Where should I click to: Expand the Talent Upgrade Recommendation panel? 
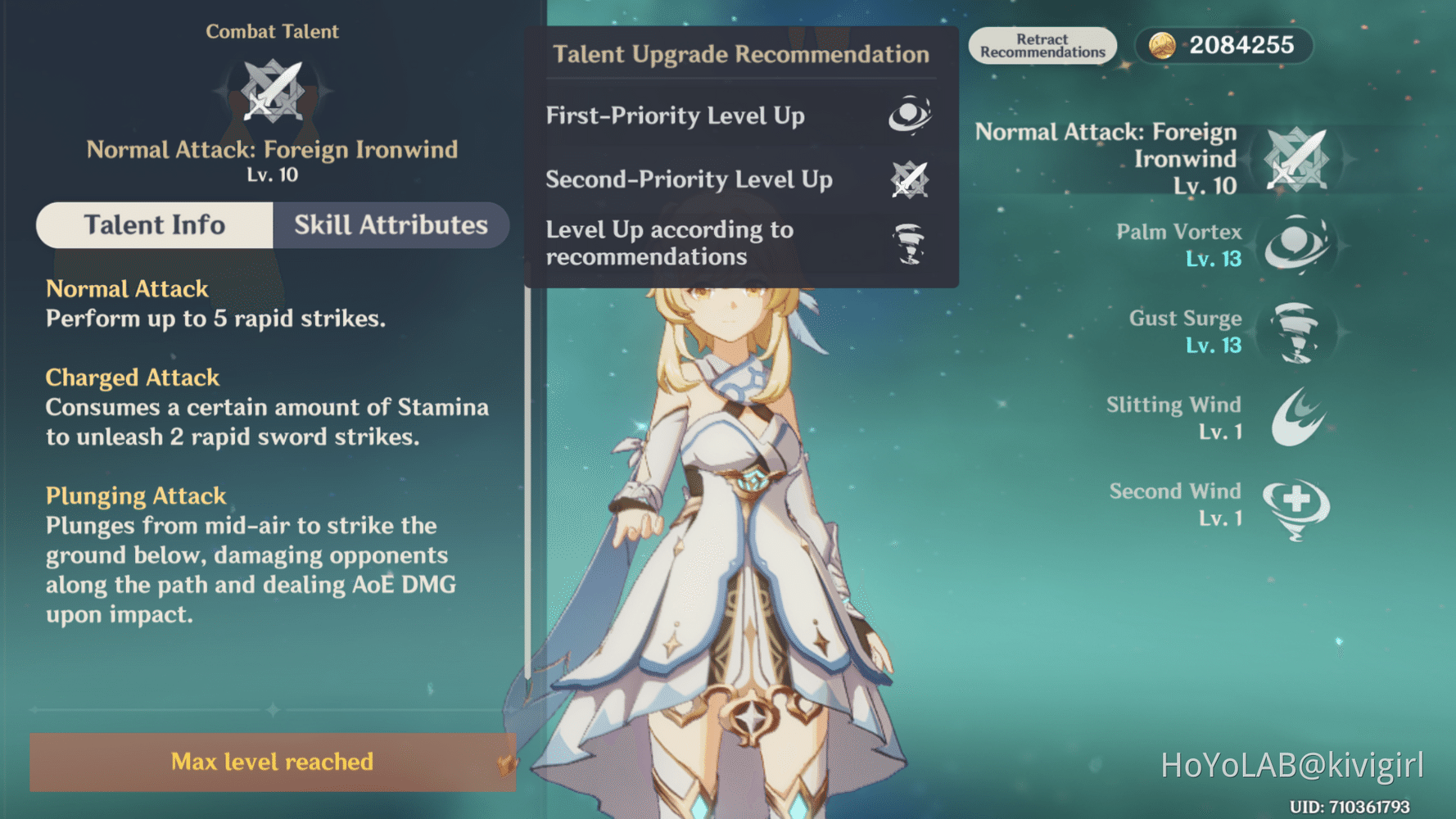point(741,54)
